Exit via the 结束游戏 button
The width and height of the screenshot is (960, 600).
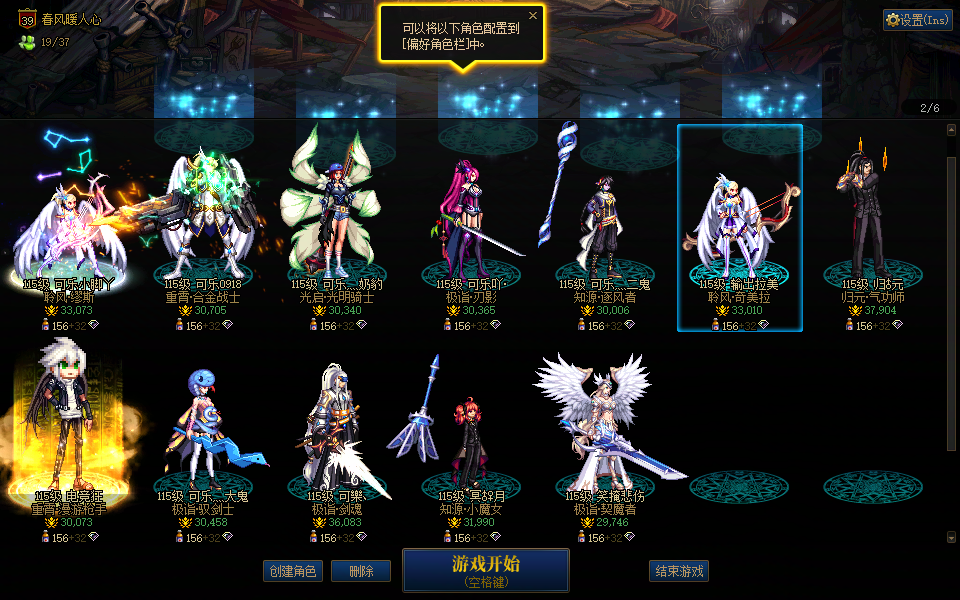coord(679,571)
